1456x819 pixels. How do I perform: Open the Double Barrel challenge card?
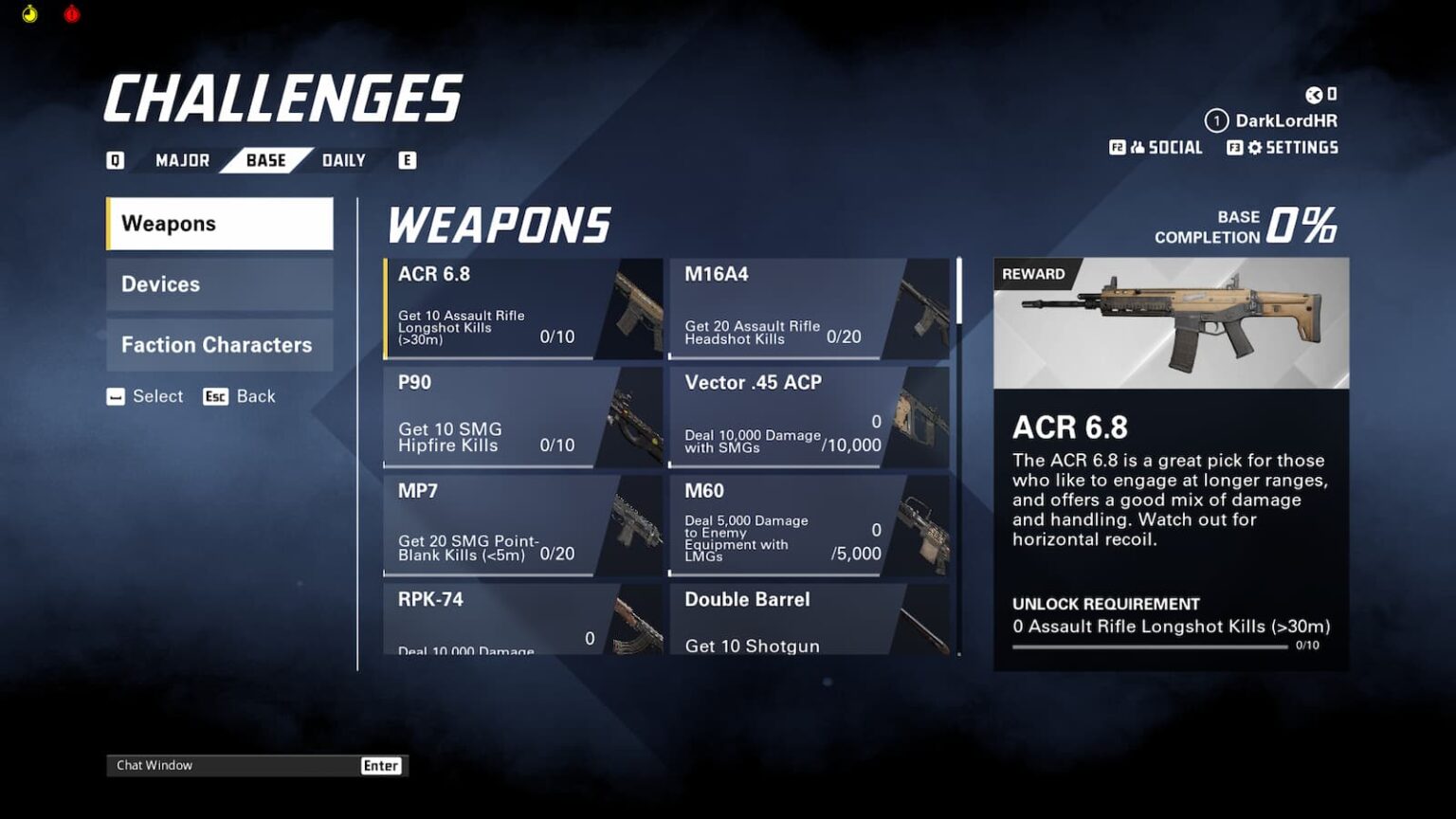click(x=810, y=621)
